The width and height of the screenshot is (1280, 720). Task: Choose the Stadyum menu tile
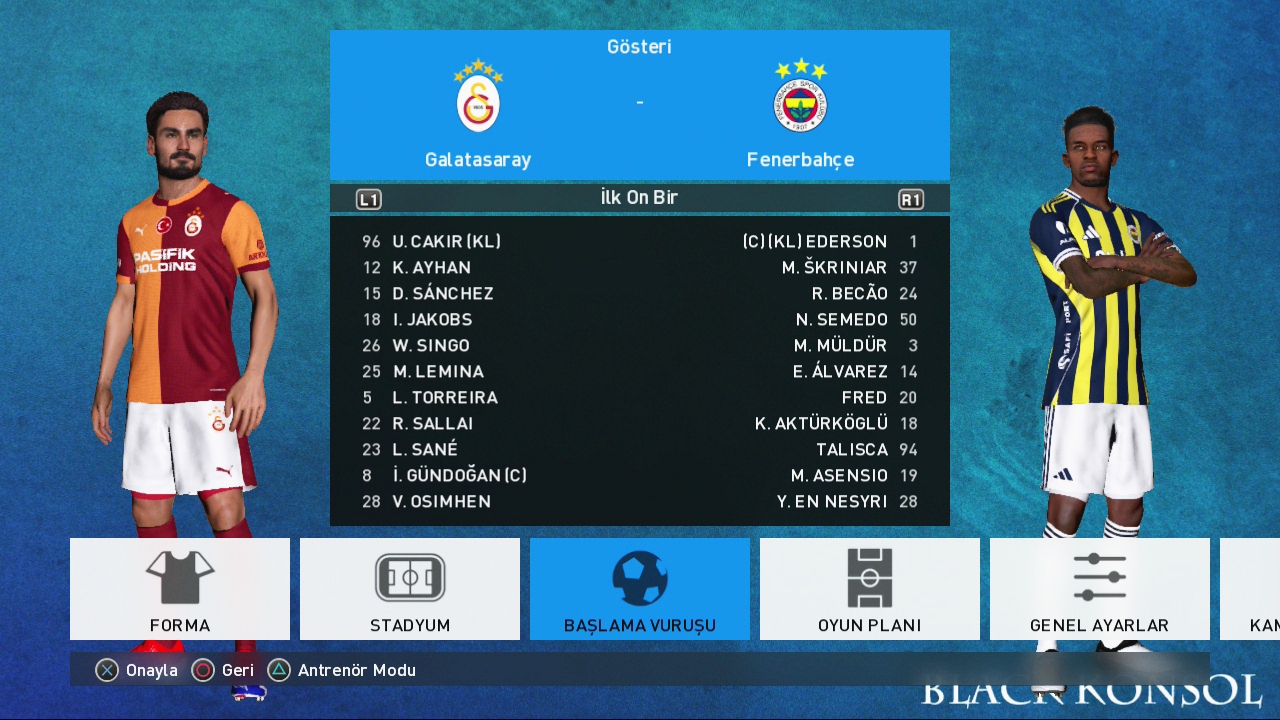tap(410, 589)
